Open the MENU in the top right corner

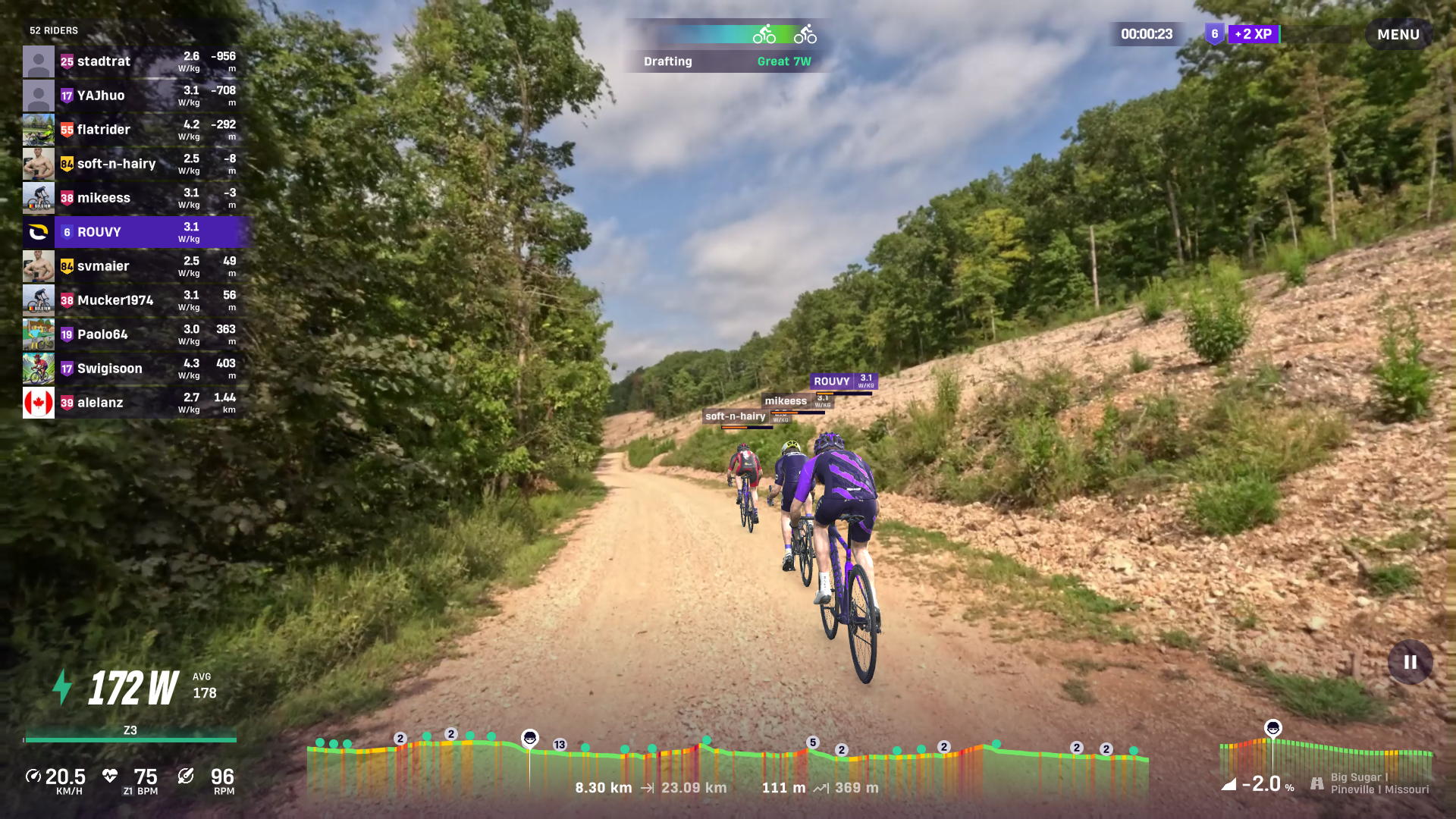(1398, 33)
